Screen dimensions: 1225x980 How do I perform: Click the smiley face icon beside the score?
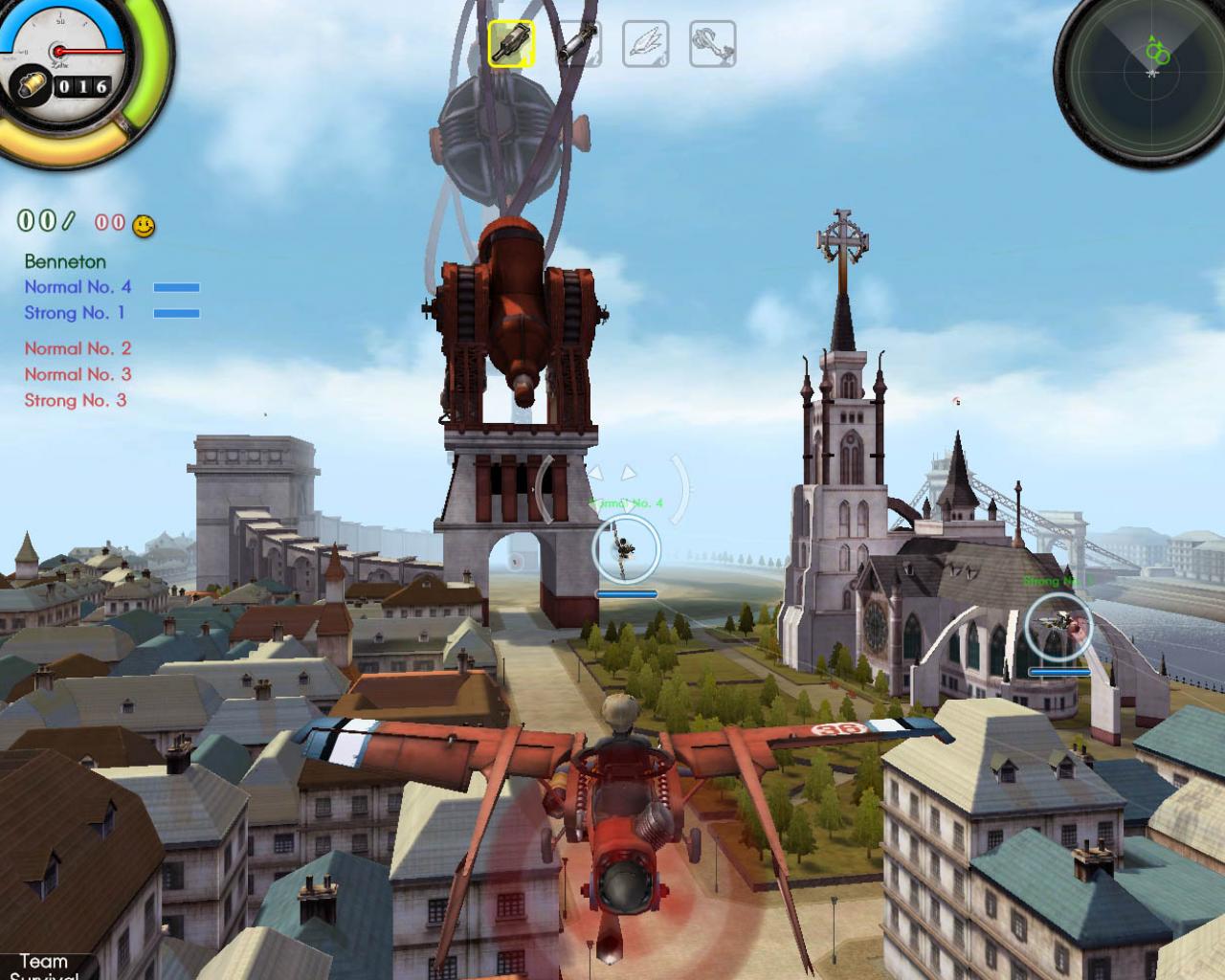(x=144, y=227)
